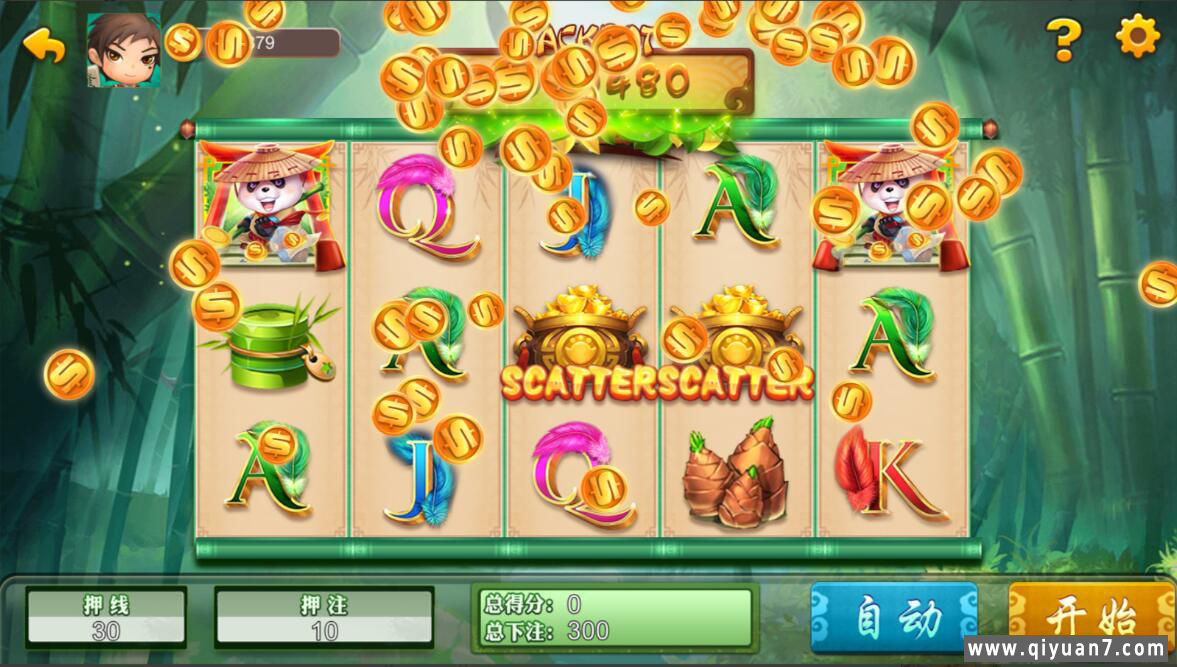
Task: Open the player avatar profile
Action: pos(124,50)
